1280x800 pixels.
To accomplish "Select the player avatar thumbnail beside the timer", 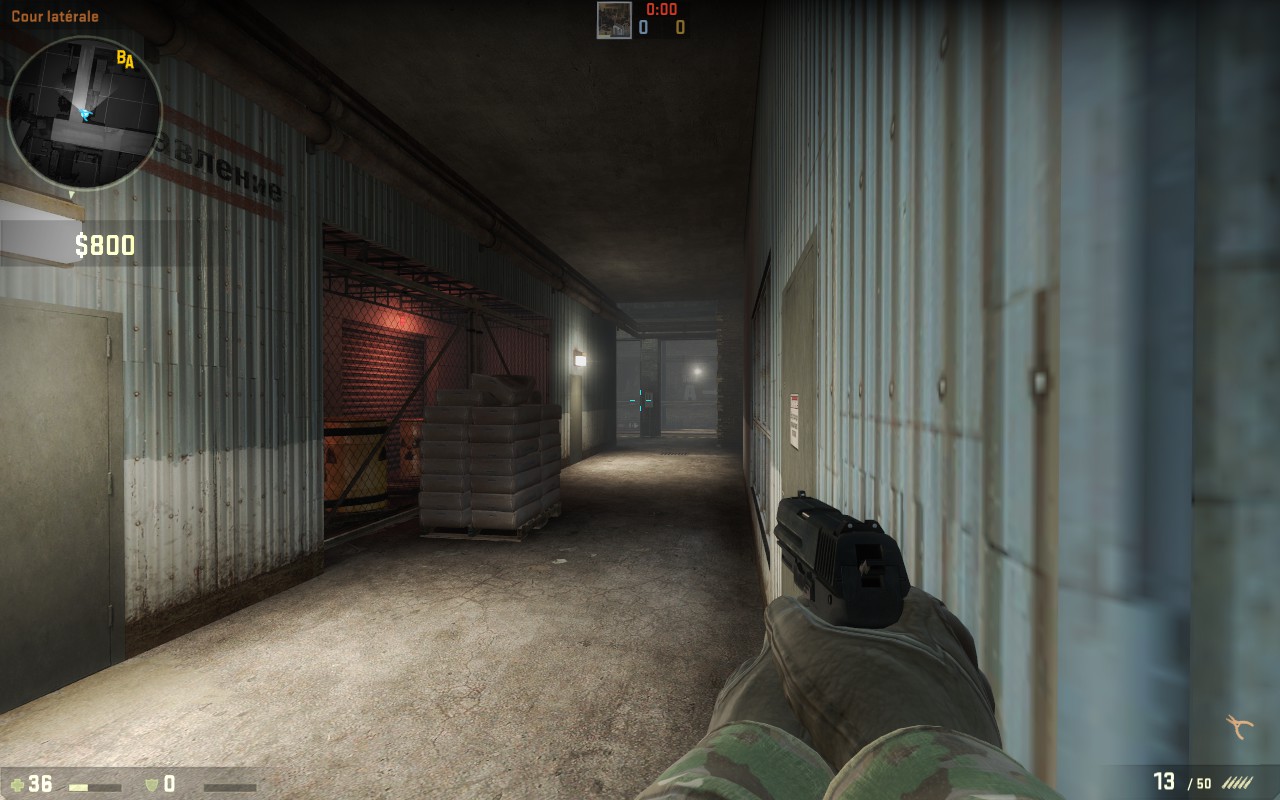I will click(613, 20).
